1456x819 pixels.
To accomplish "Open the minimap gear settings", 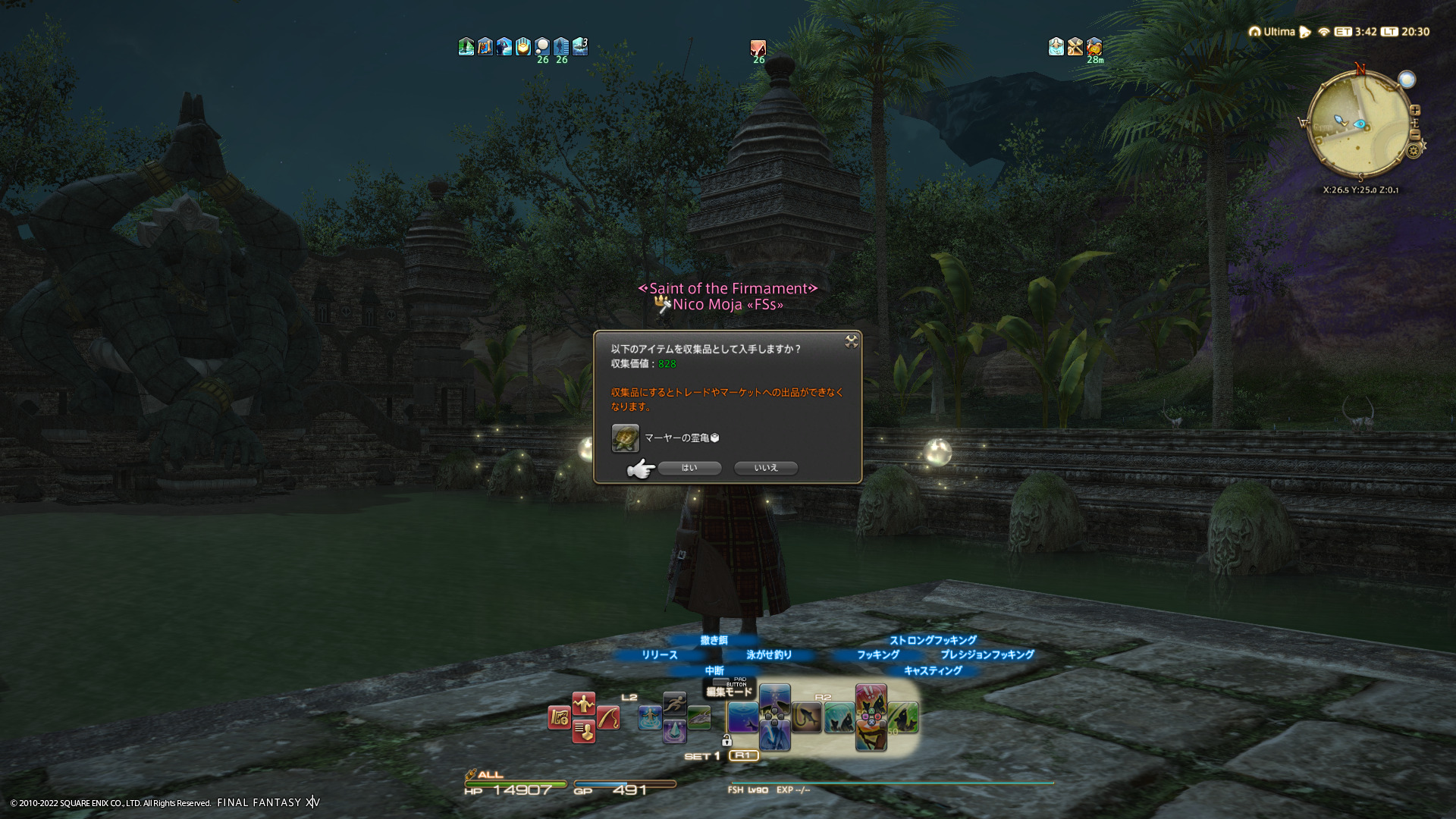I will point(1414,151).
